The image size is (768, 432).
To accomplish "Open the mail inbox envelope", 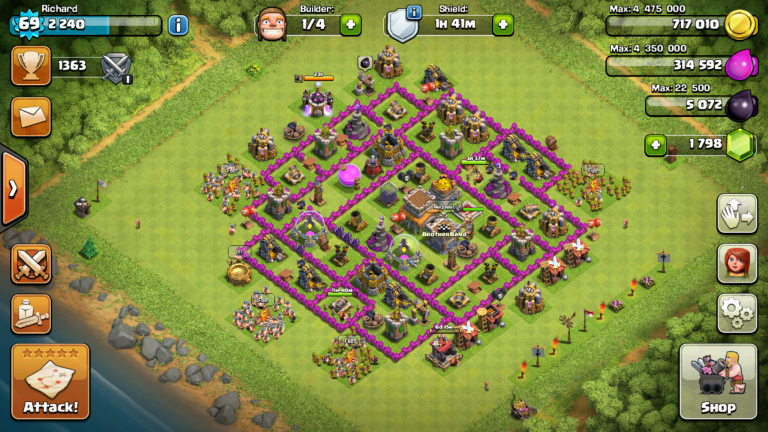I will pyautogui.click(x=31, y=116).
